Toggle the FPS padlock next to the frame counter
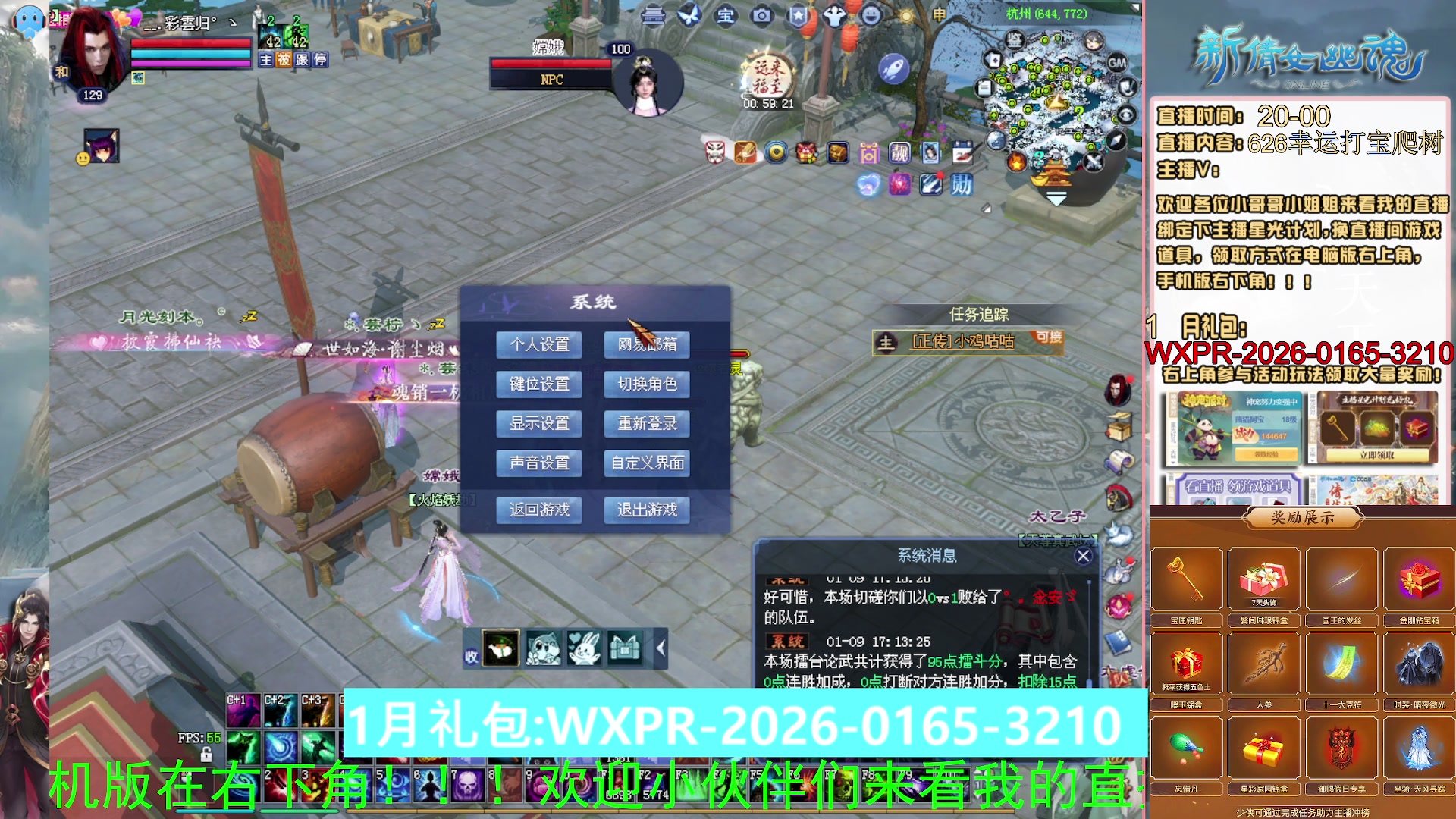 click(x=207, y=755)
